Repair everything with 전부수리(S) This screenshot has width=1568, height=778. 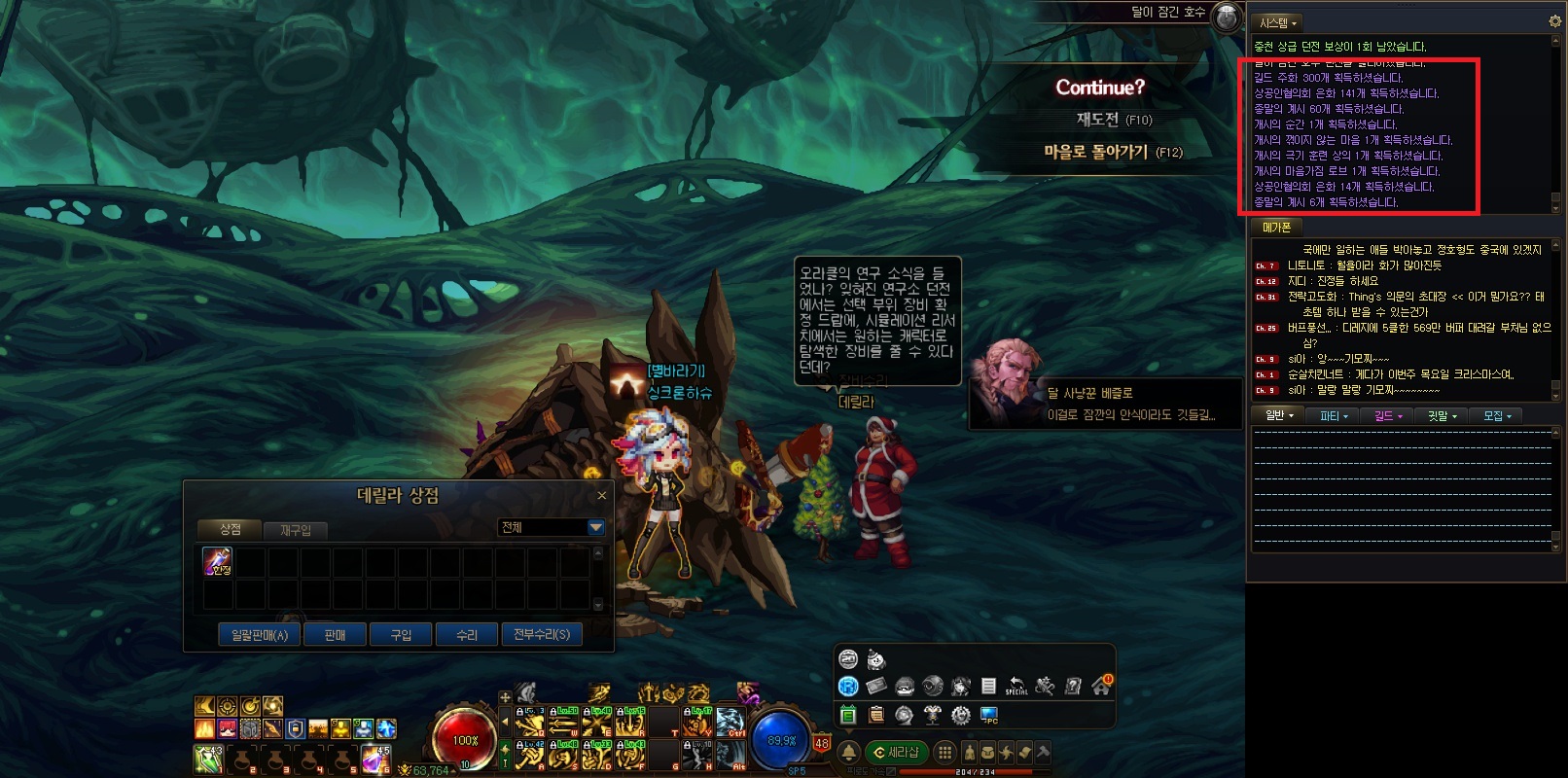(542, 635)
